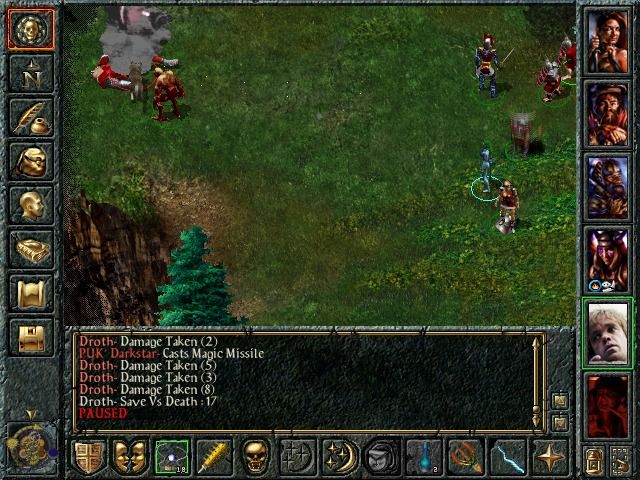Use the blue potion quick item
Image resolution: width=640 pixels, height=480 pixels.
coord(423,457)
